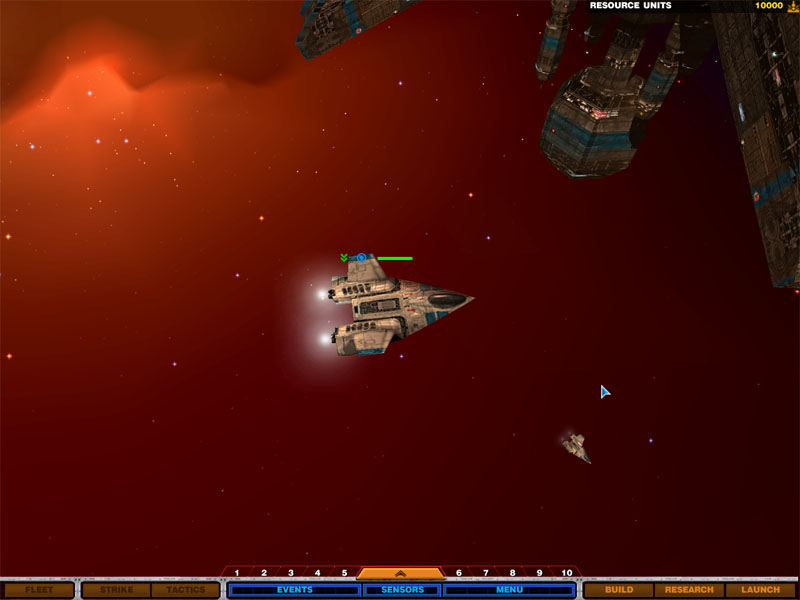
Task: Open the Research panel
Action: 689,590
